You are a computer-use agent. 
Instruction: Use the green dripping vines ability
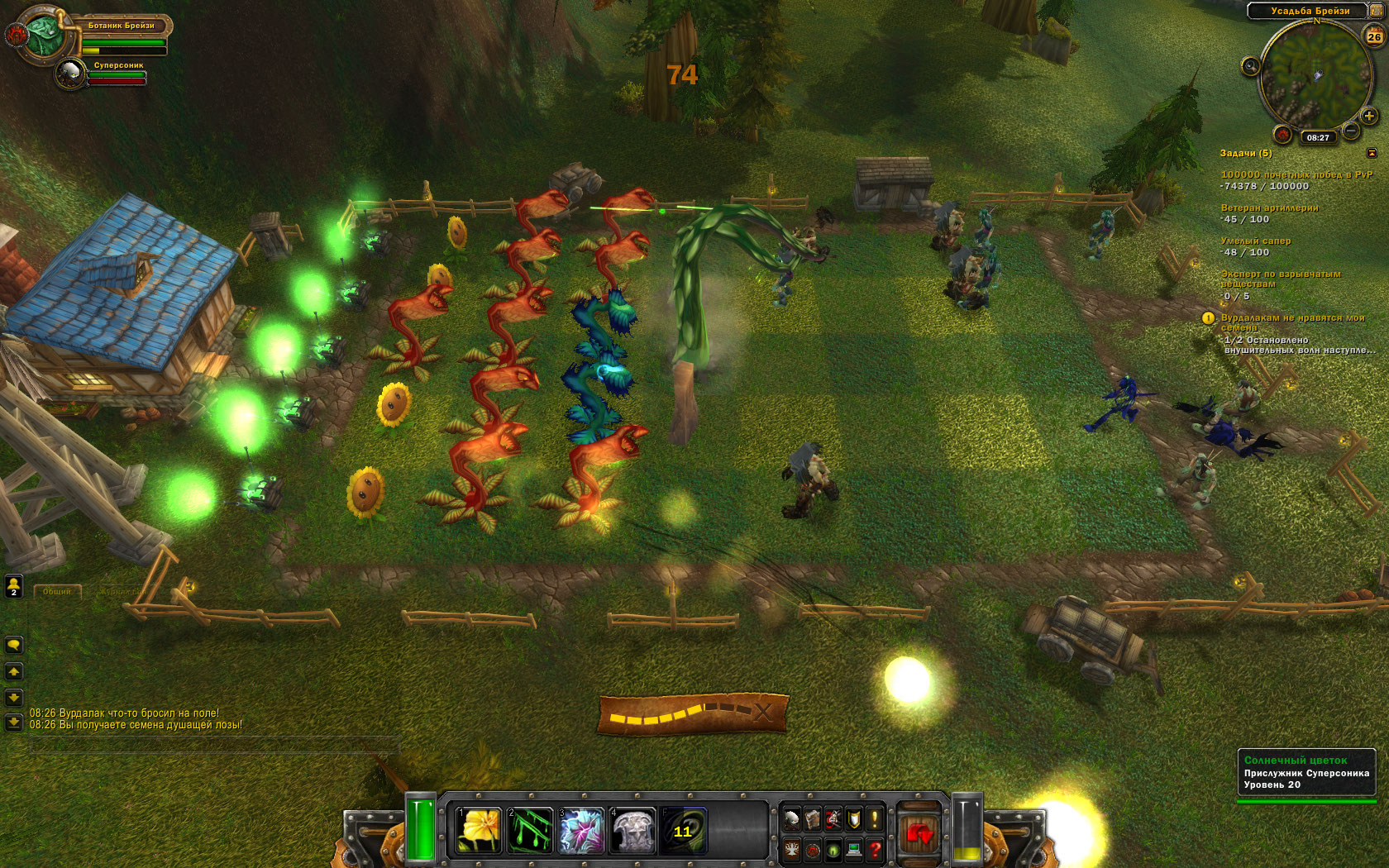click(530, 831)
